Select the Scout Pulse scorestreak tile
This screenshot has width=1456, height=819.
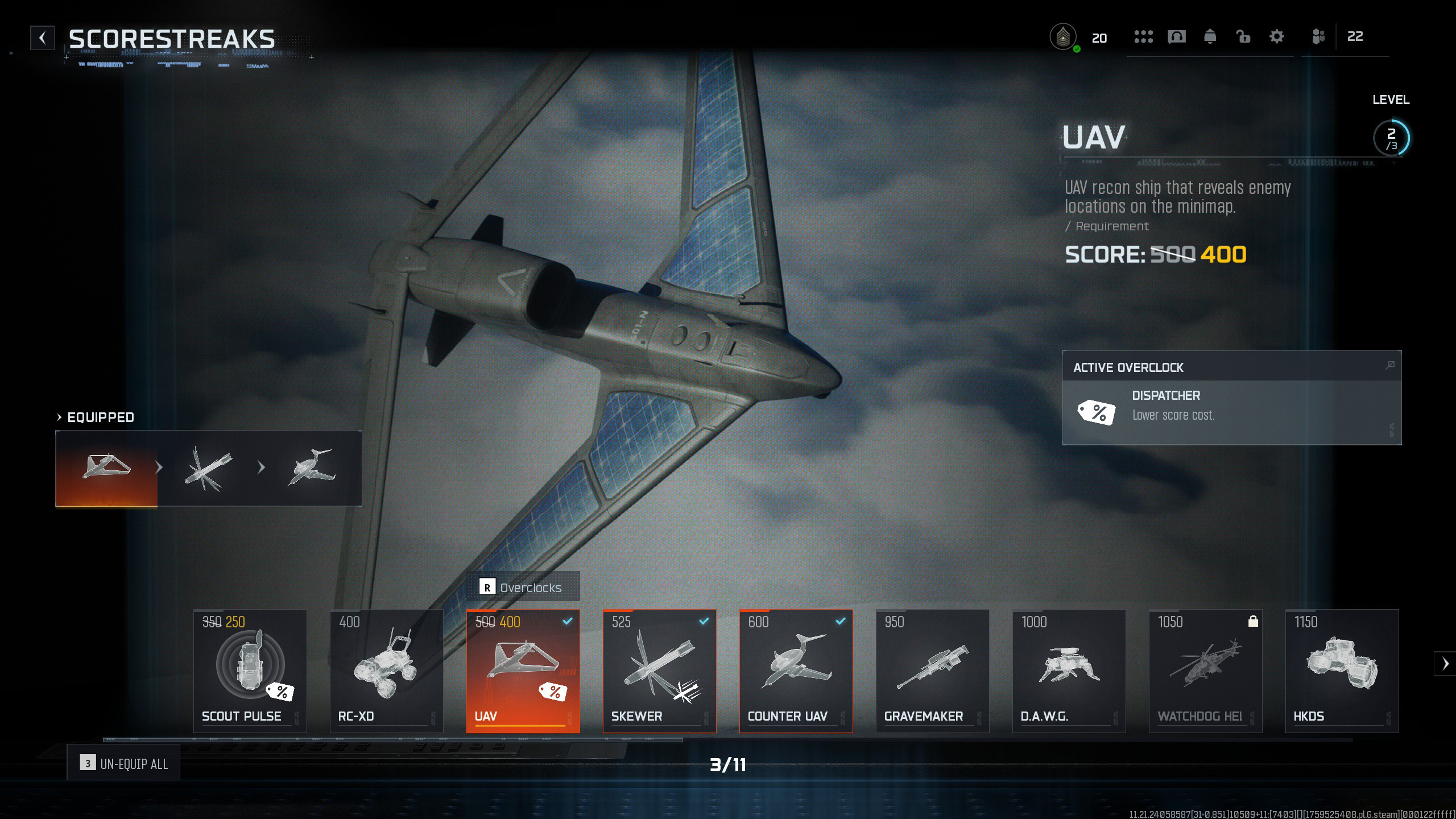(250, 671)
